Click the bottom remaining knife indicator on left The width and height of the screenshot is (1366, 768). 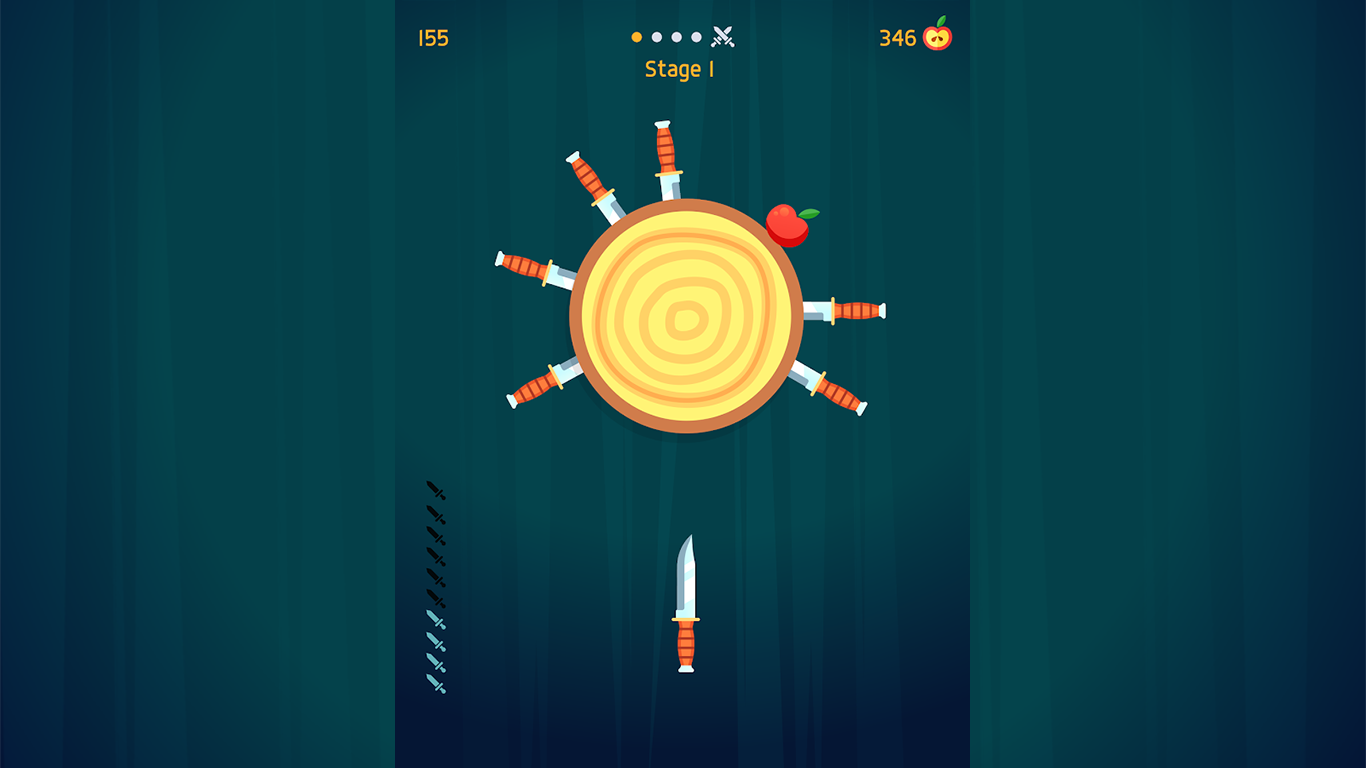click(x=436, y=685)
